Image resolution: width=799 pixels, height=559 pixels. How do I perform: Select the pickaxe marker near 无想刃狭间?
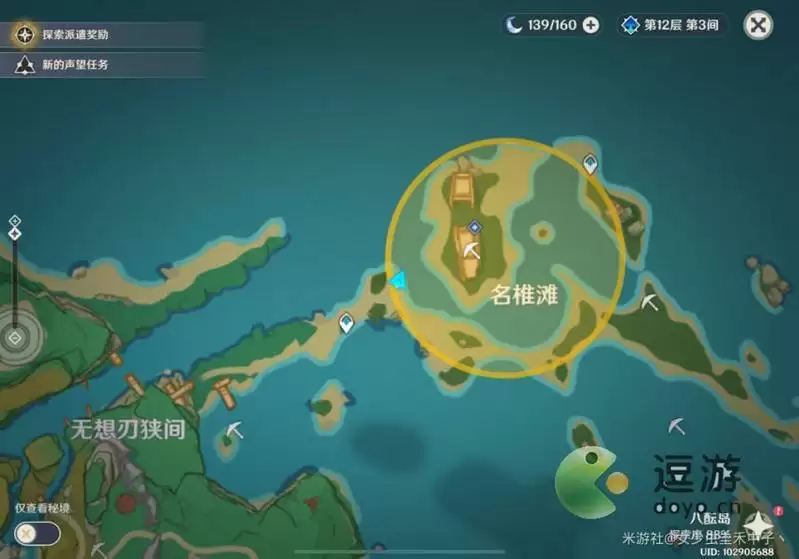(235, 429)
